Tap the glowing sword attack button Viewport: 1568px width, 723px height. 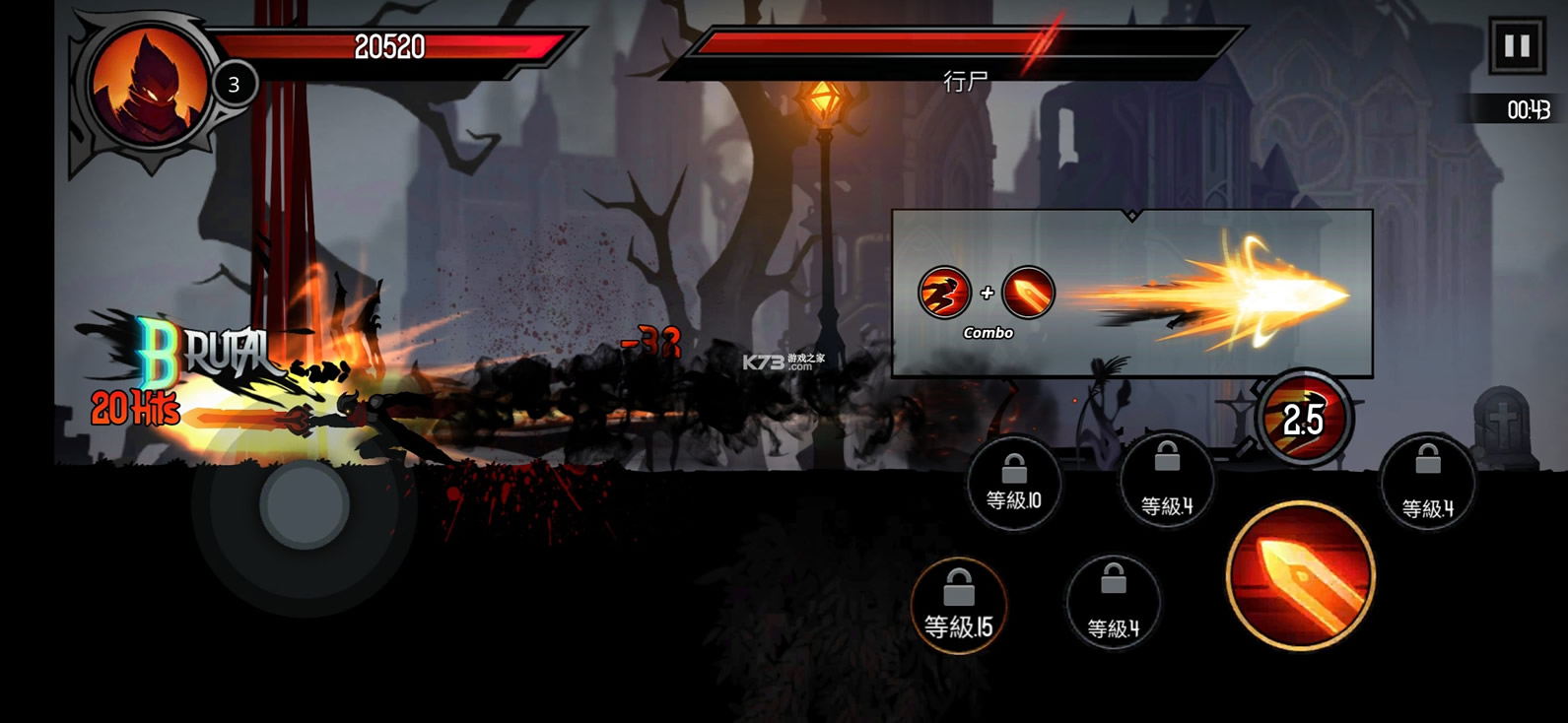1299,576
